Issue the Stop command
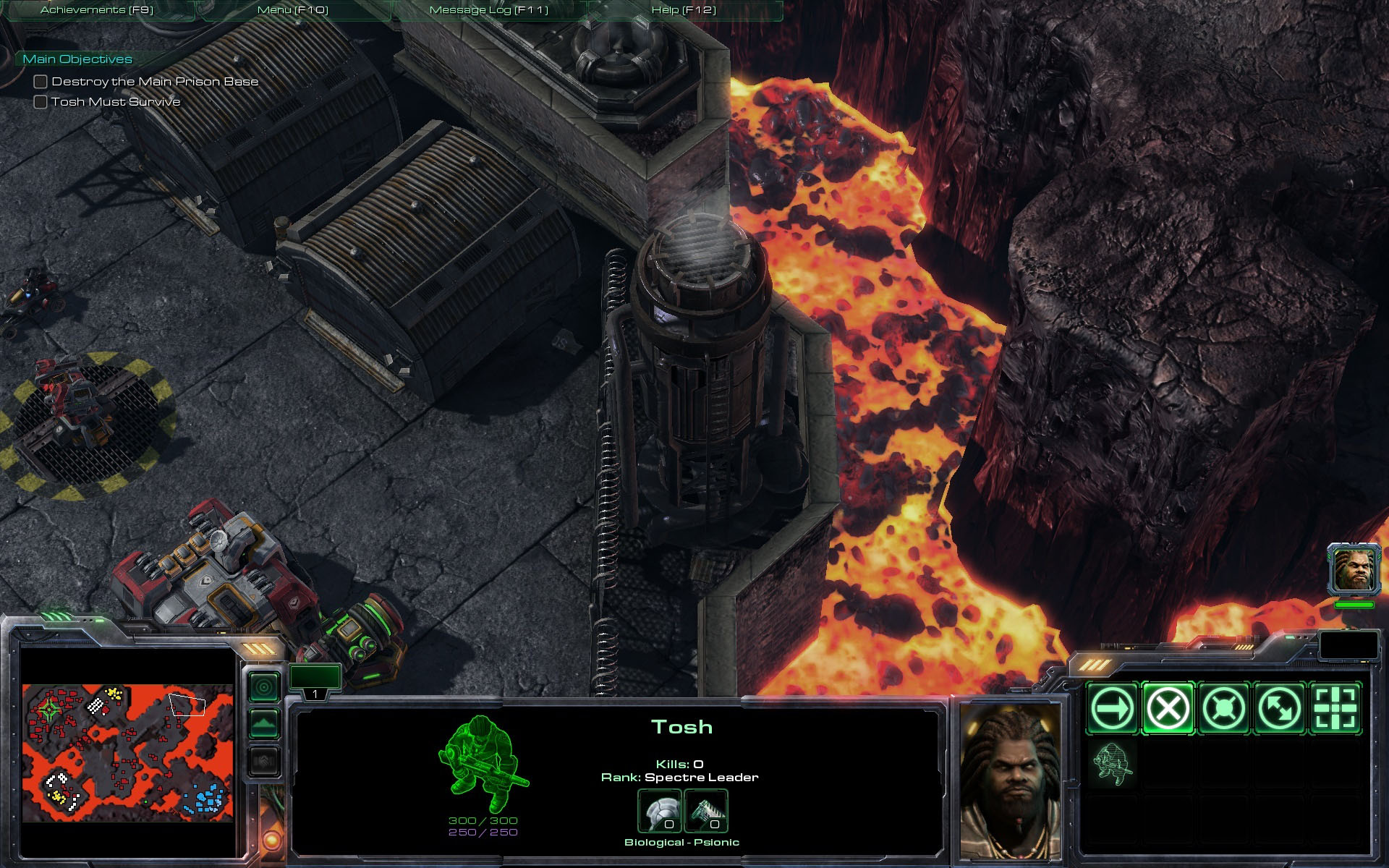Image resolution: width=1389 pixels, height=868 pixels. tap(1168, 708)
